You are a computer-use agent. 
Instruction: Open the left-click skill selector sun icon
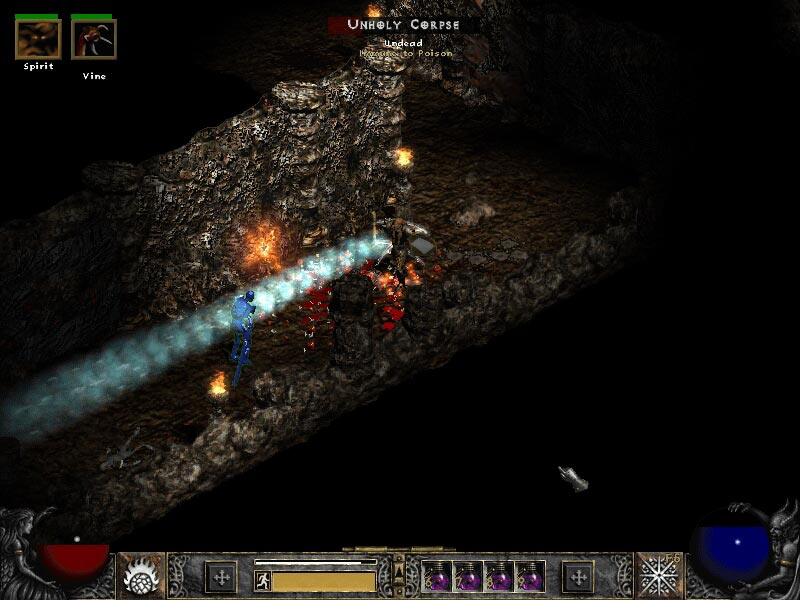click(141, 576)
